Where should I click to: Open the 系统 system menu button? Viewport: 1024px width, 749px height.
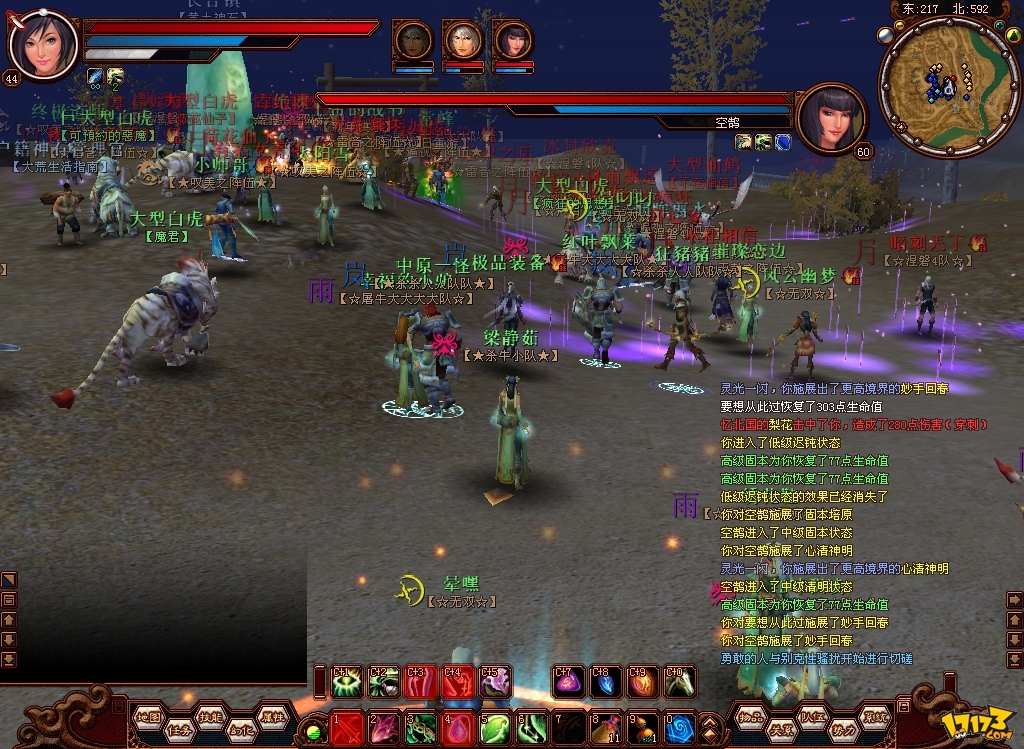point(876,716)
